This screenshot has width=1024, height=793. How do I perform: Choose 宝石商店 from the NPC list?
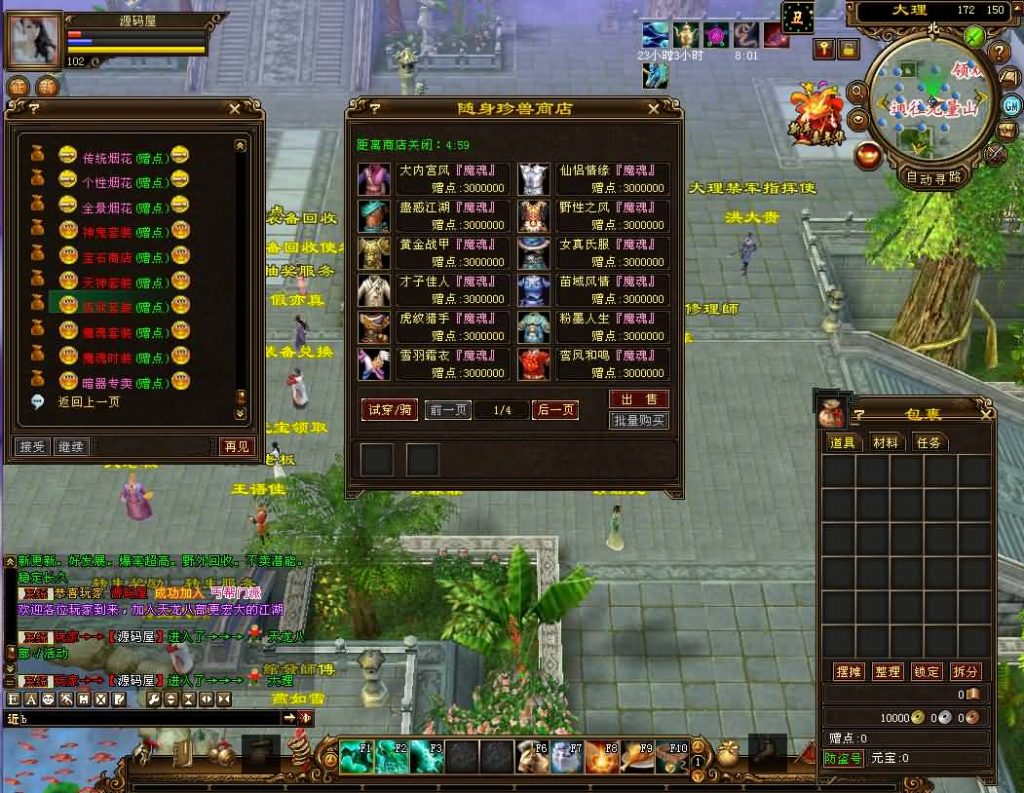point(109,256)
